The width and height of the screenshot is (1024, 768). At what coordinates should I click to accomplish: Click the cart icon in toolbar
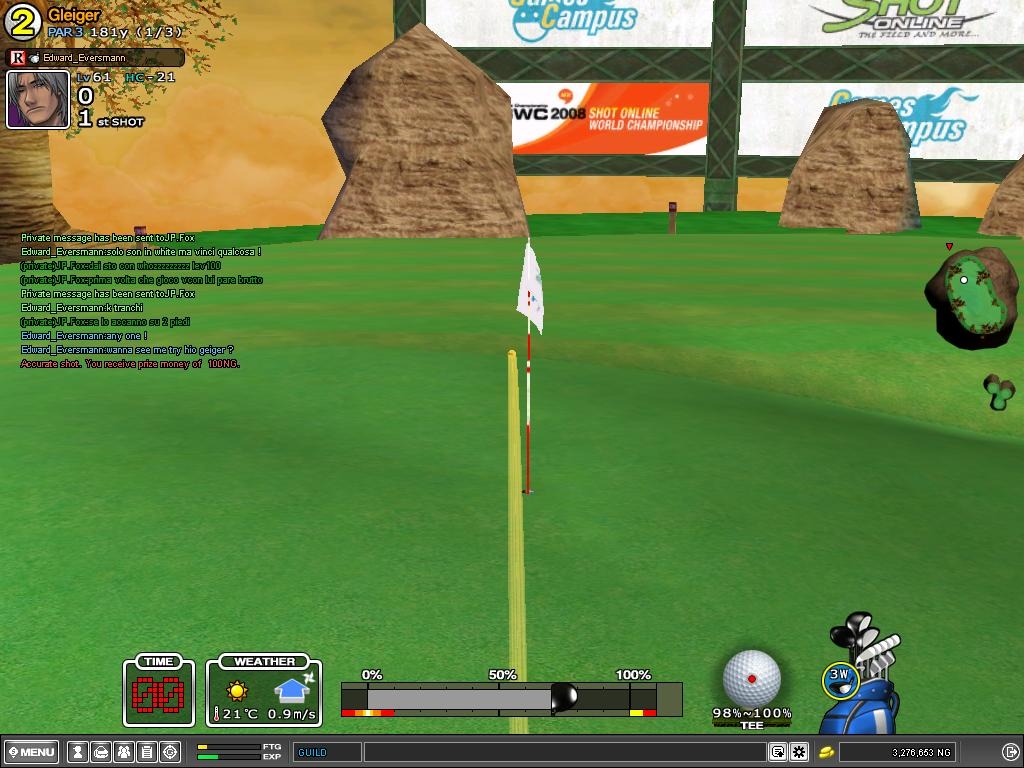[101, 752]
